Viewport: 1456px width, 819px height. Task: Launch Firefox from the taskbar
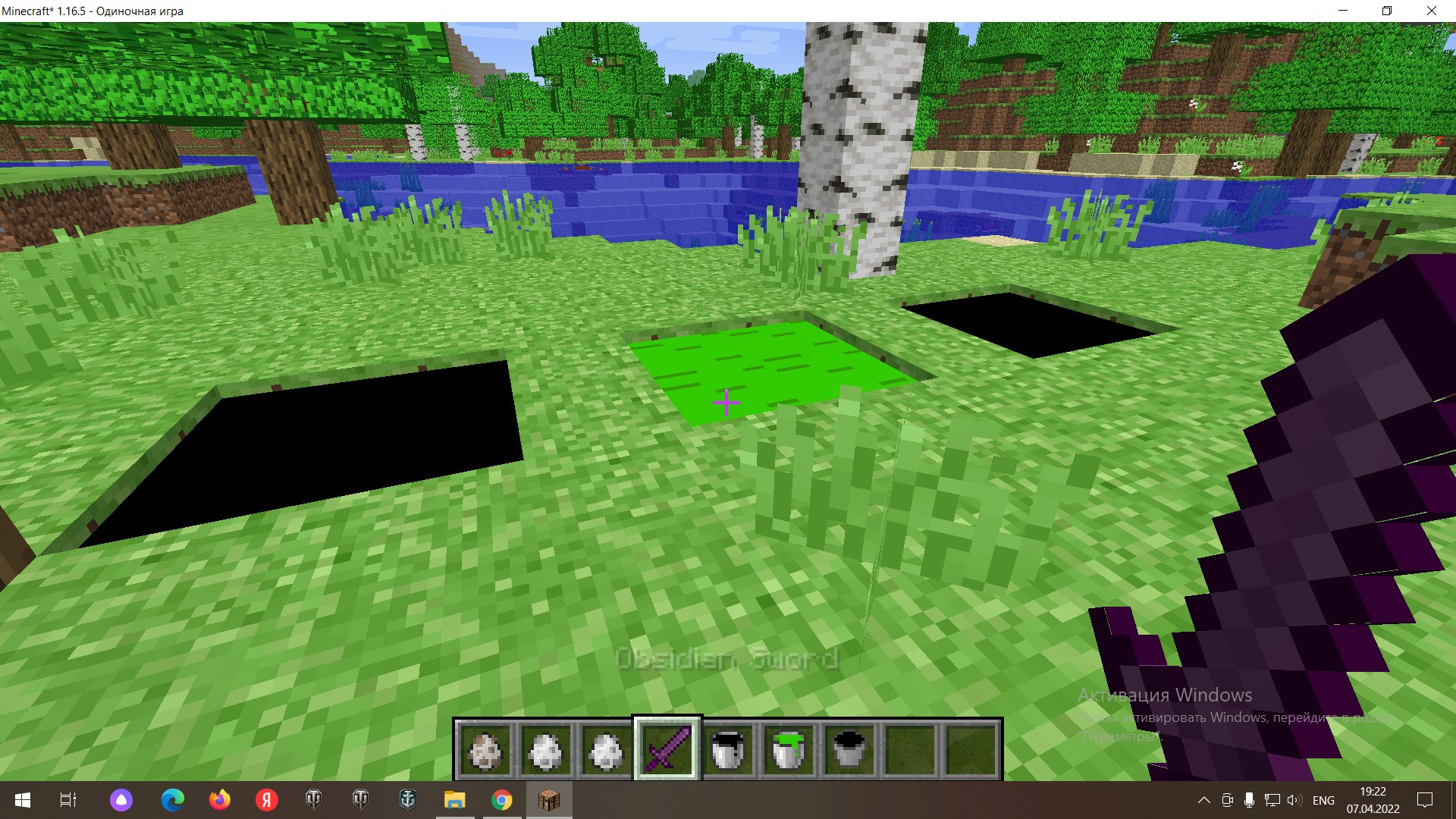(218, 799)
